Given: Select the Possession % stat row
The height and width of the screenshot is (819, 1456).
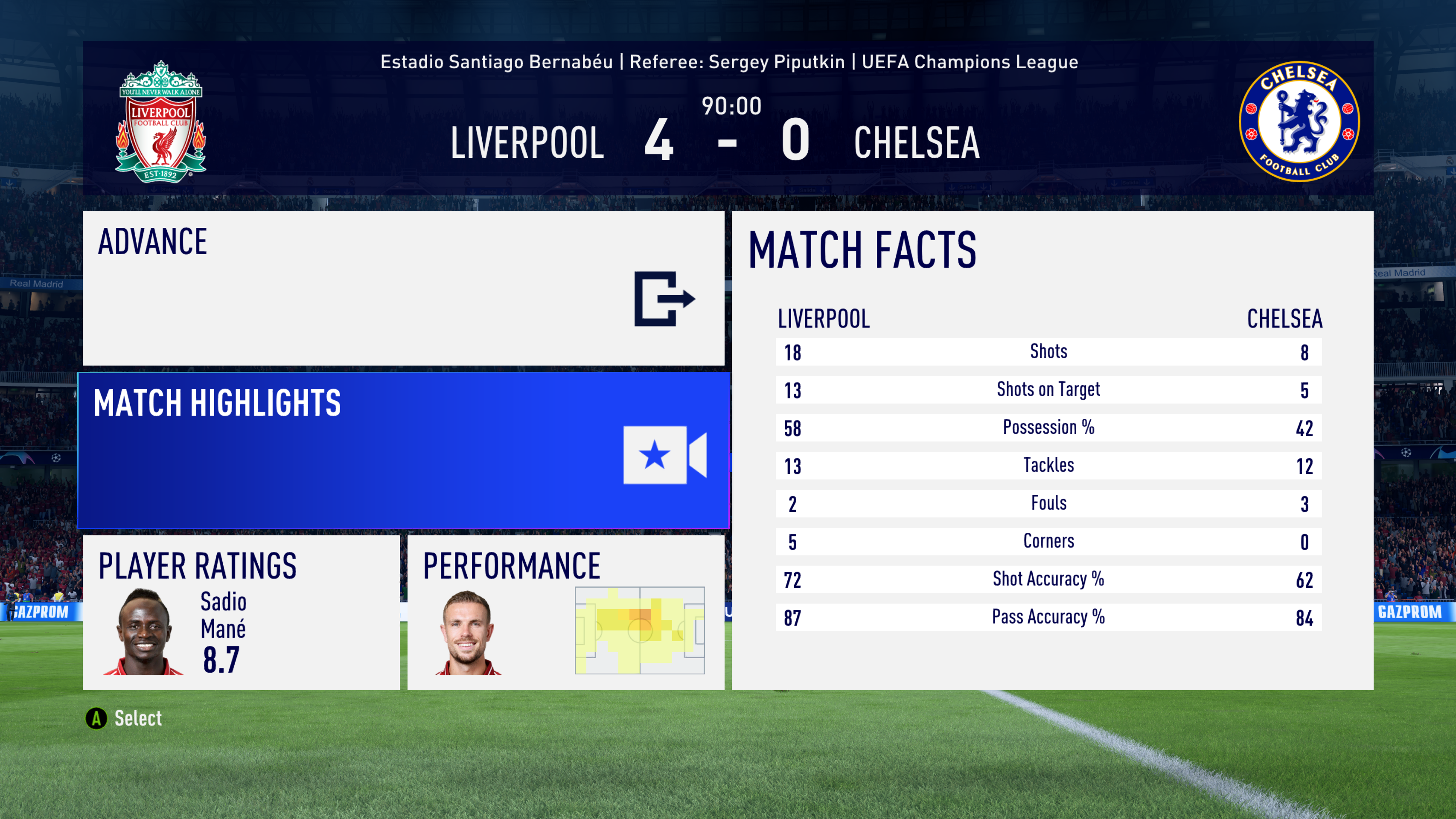Looking at the screenshot, I should point(1049,428).
